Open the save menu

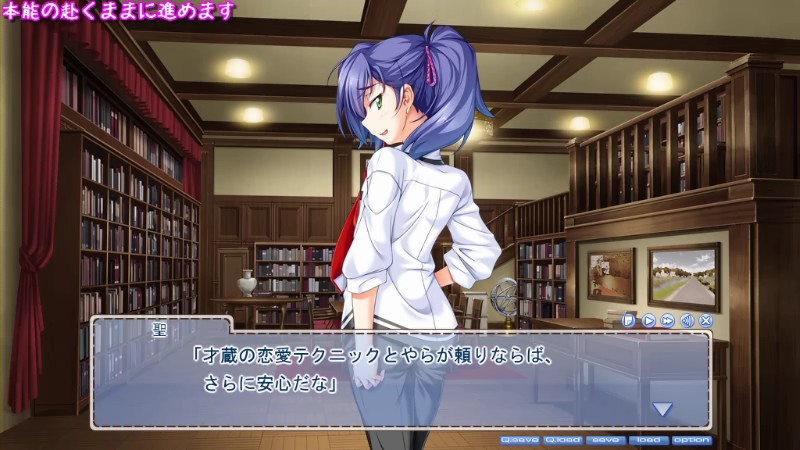(605, 439)
